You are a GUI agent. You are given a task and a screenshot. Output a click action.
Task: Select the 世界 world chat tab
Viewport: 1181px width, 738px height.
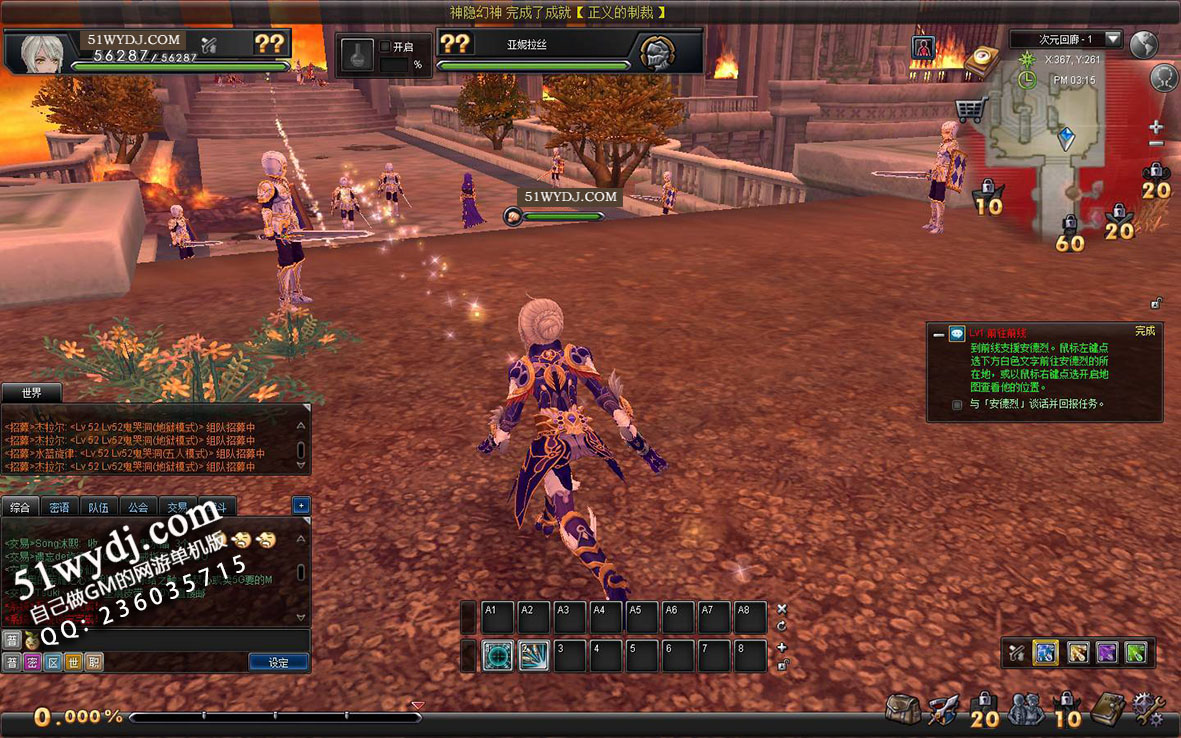pos(32,393)
